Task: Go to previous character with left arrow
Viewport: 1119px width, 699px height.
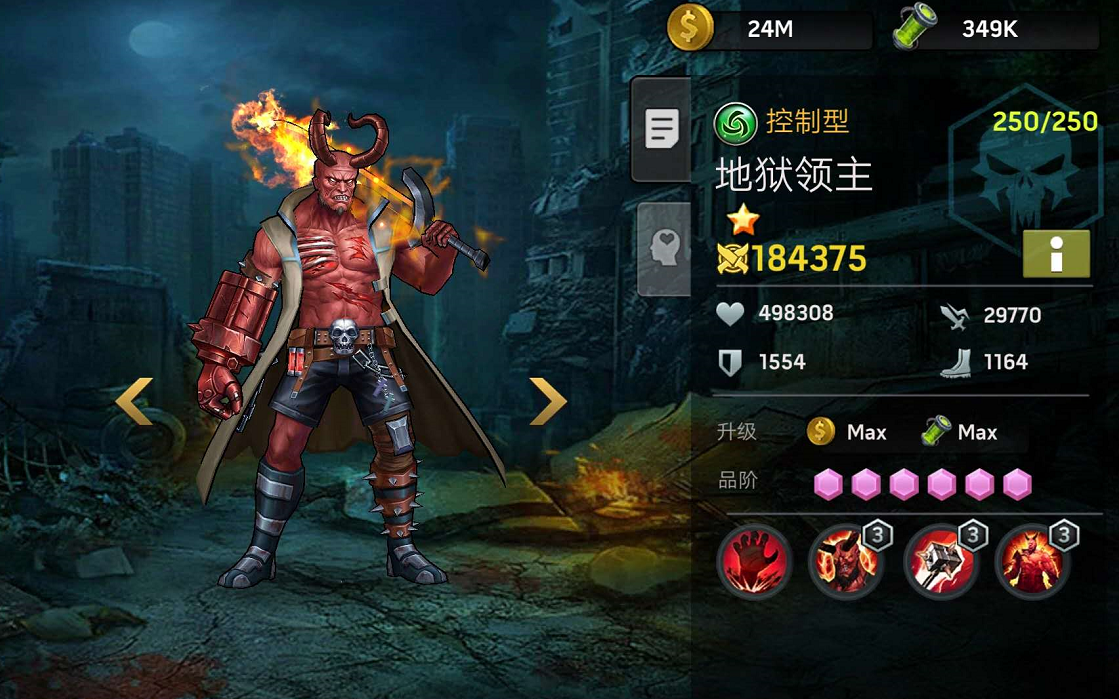Action: [x=134, y=401]
